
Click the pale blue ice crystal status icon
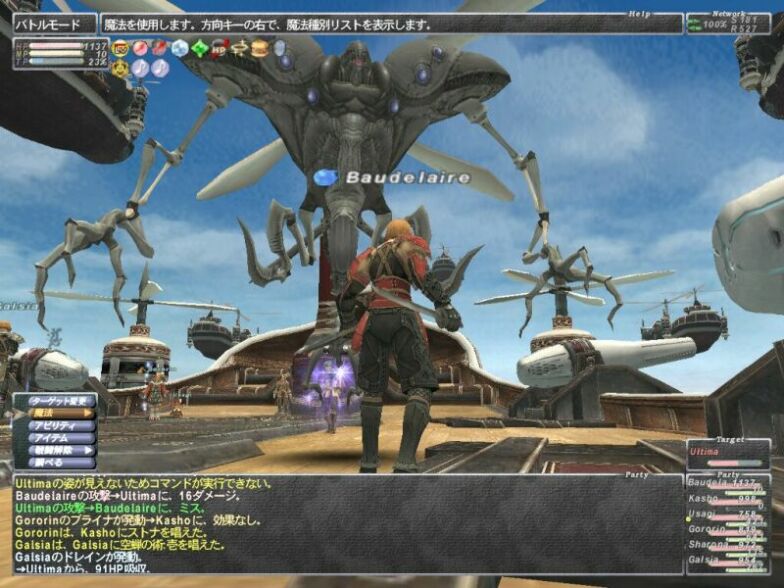tap(180, 47)
